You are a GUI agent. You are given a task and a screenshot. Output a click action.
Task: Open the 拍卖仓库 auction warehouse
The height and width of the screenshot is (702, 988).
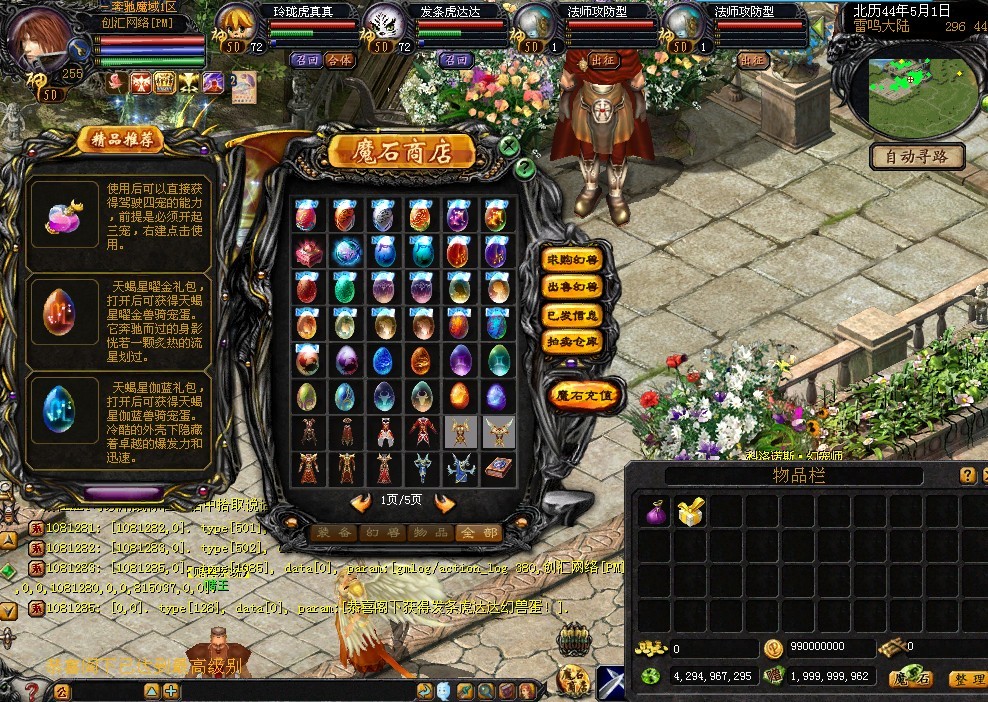pyautogui.click(x=573, y=341)
